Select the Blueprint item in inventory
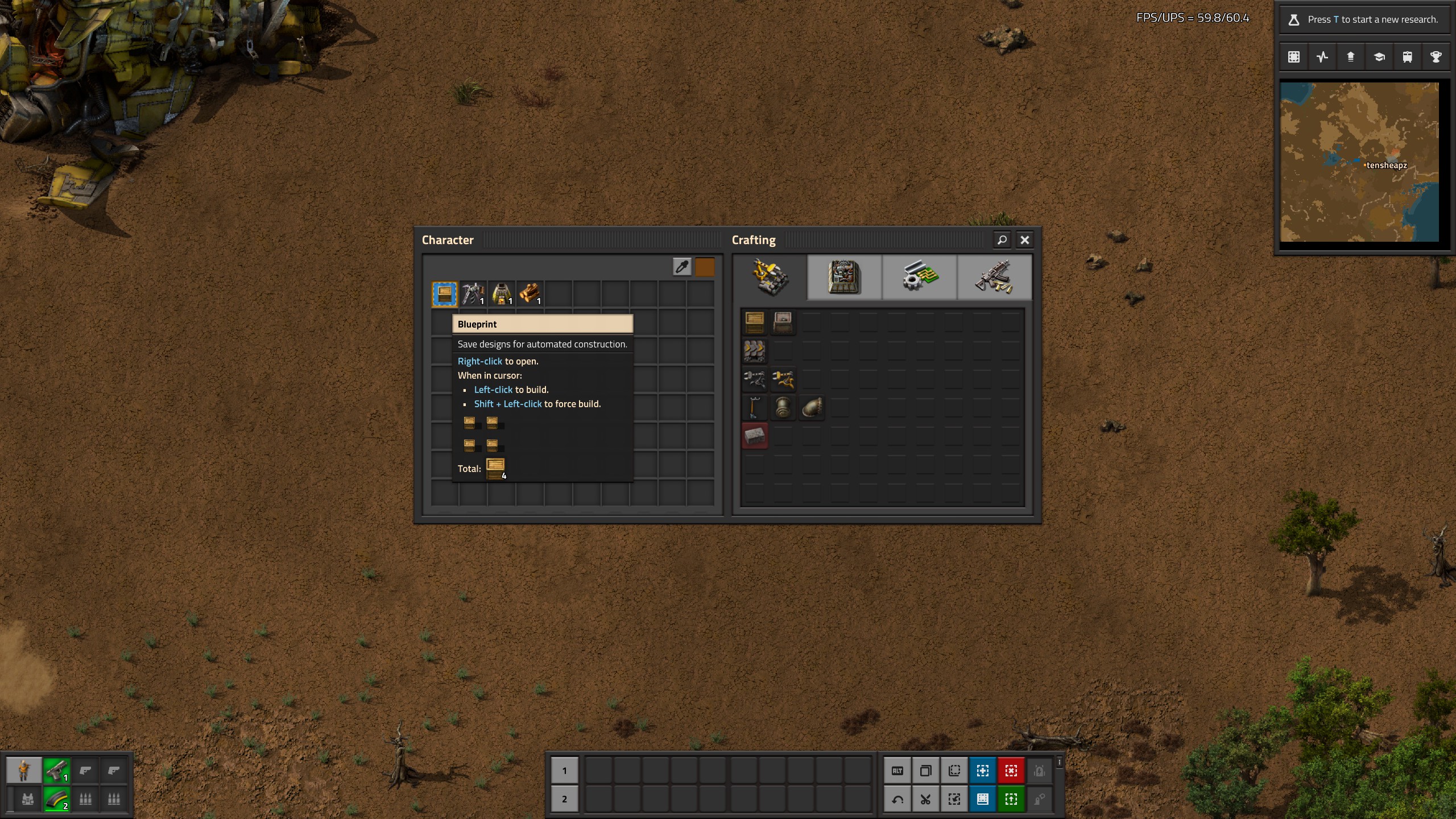Screen dimensions: 1456x819 click(445, 294)
